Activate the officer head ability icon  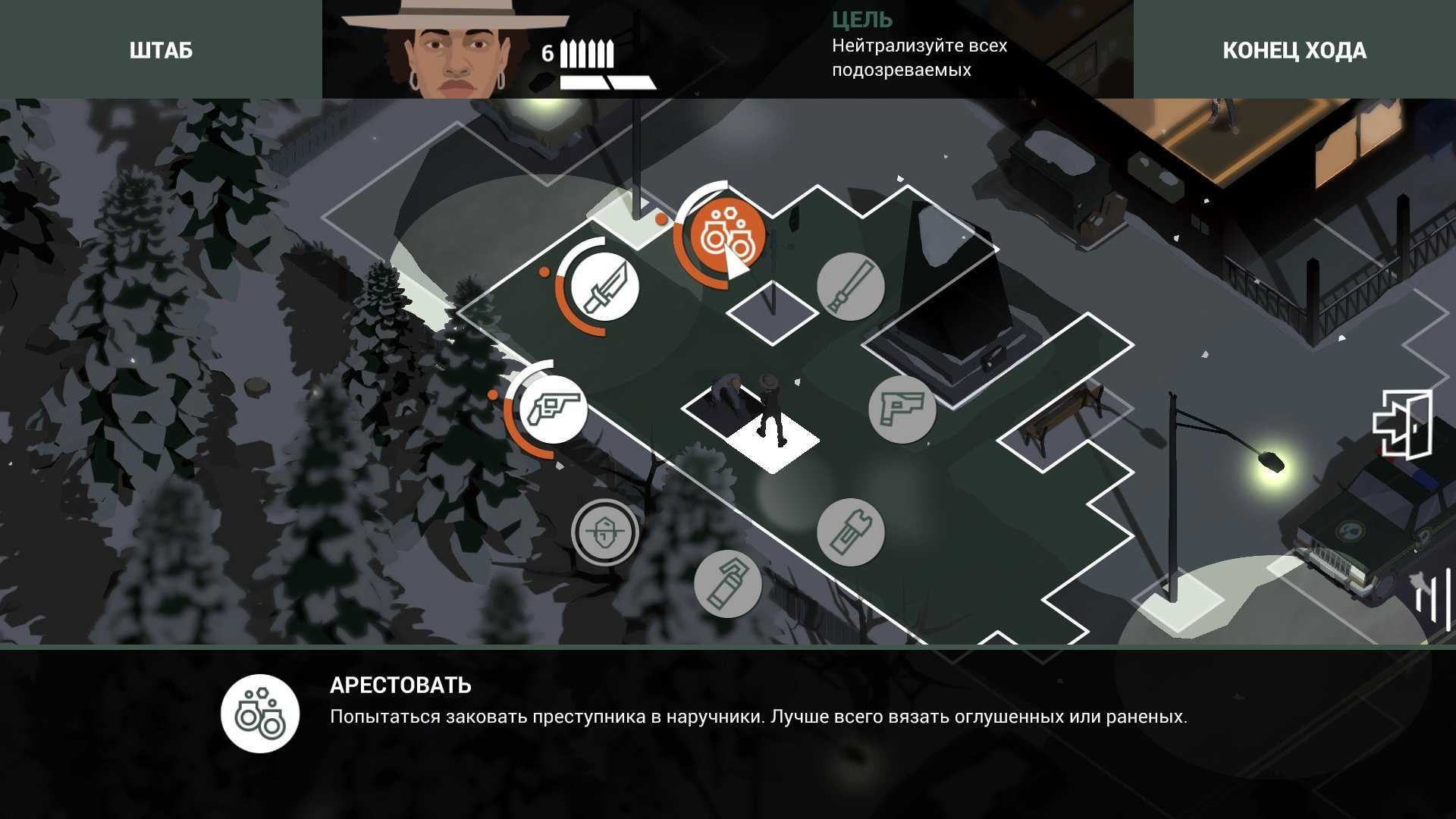tap(604, 532)
